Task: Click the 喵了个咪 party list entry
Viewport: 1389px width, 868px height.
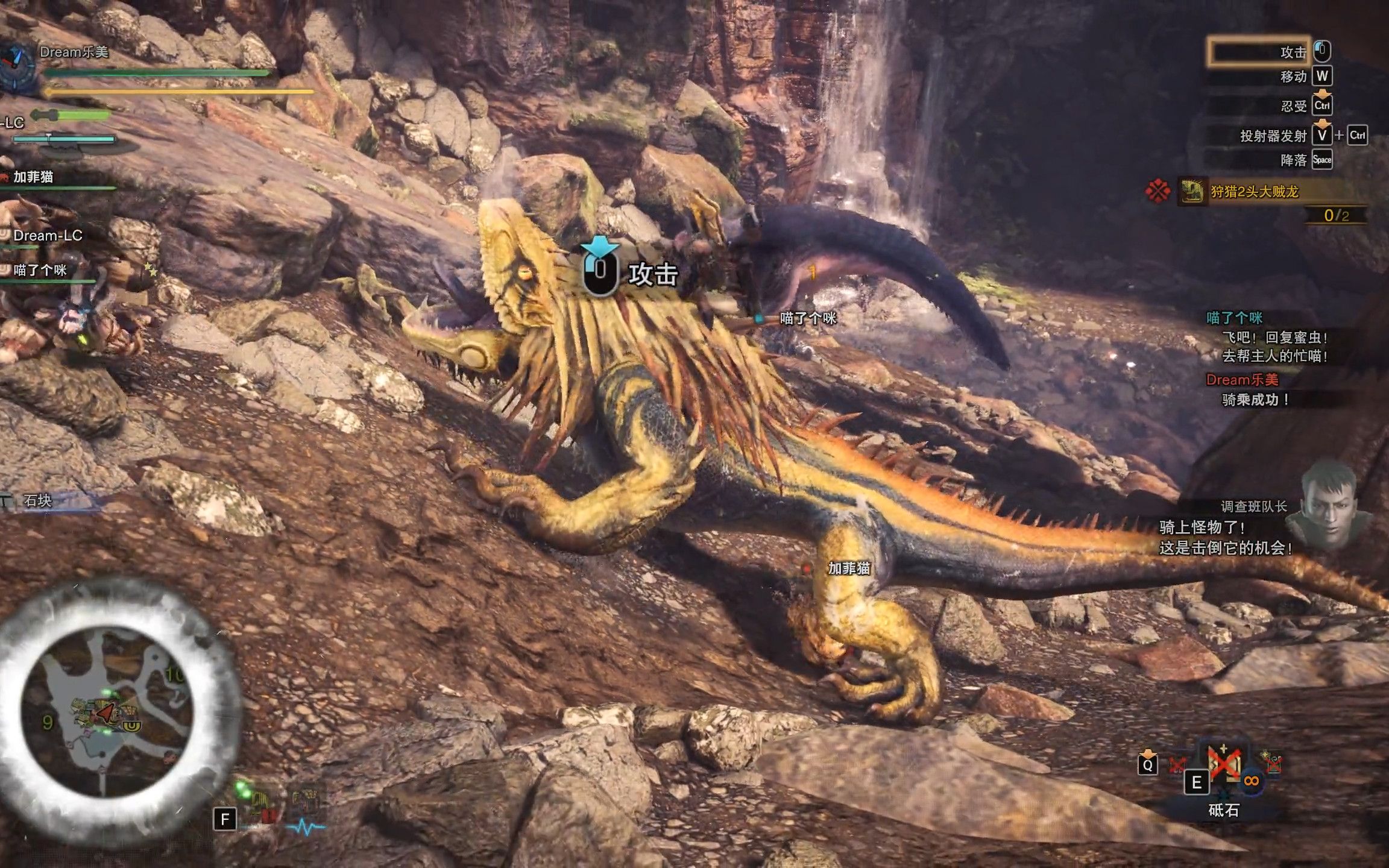Action: (x=40, y=270)
